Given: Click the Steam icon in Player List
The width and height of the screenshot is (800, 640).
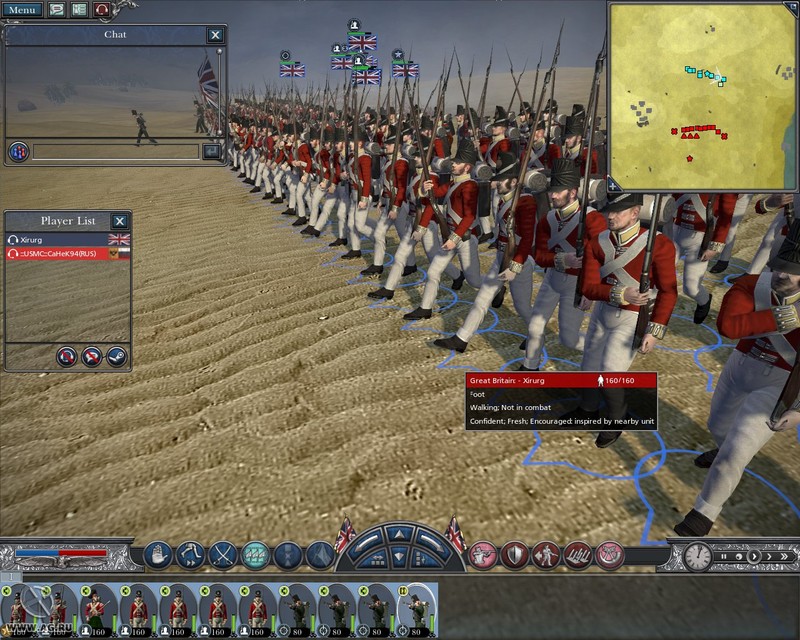Looking at the screenshot, I should (x=116, y=354).
